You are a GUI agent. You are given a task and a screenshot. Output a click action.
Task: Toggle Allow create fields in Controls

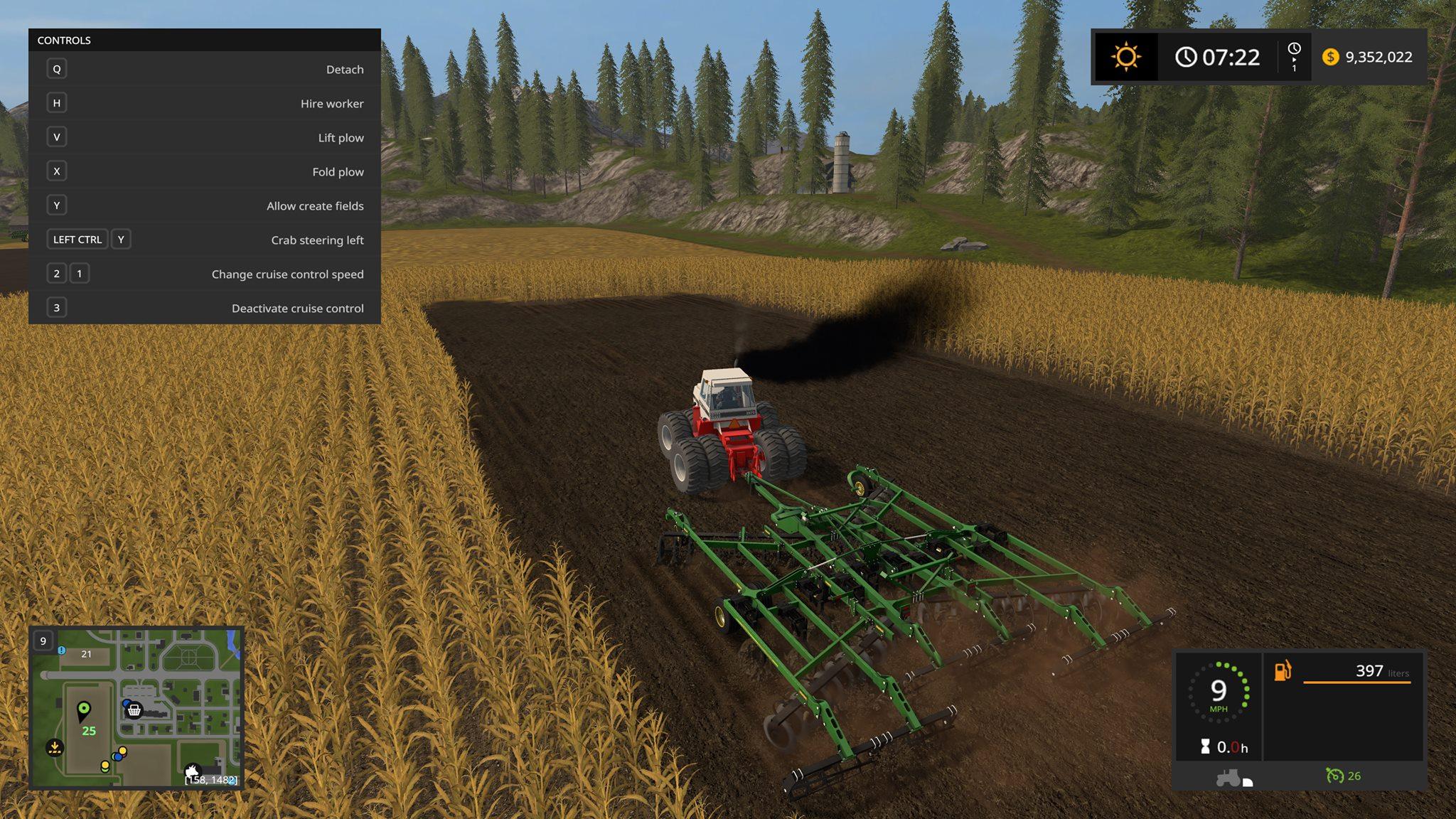click(205, 205)
